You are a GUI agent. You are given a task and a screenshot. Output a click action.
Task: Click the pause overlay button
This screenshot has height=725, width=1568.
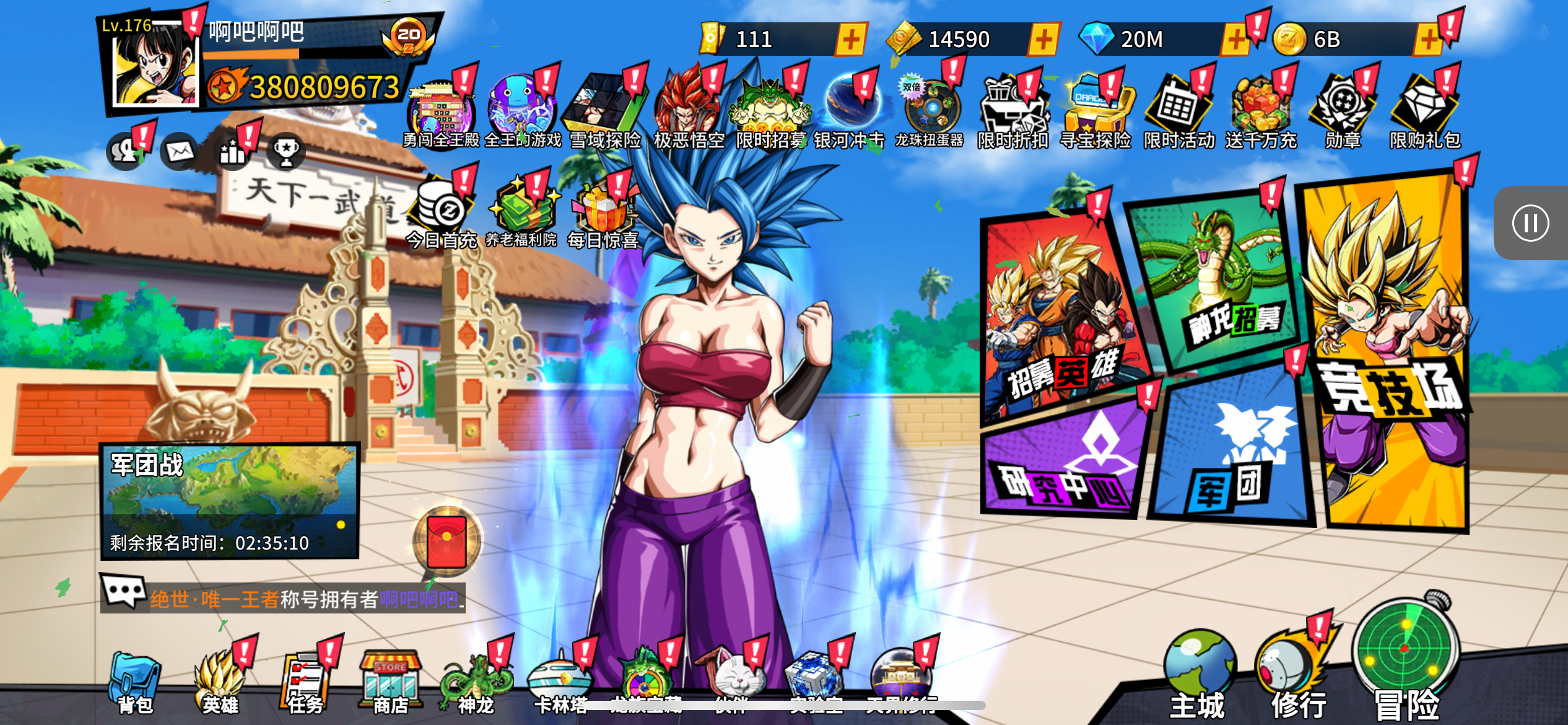click(x=1530, y=223)
